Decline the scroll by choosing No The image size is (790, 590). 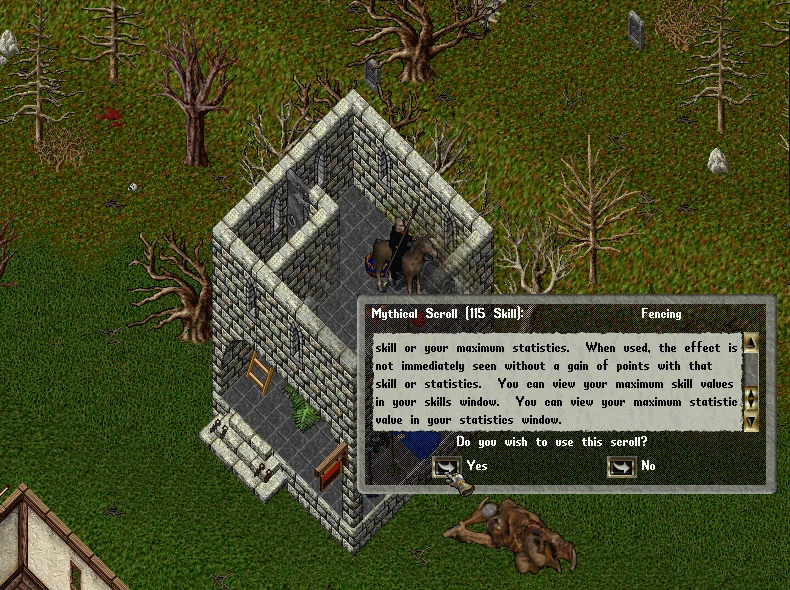621,466
